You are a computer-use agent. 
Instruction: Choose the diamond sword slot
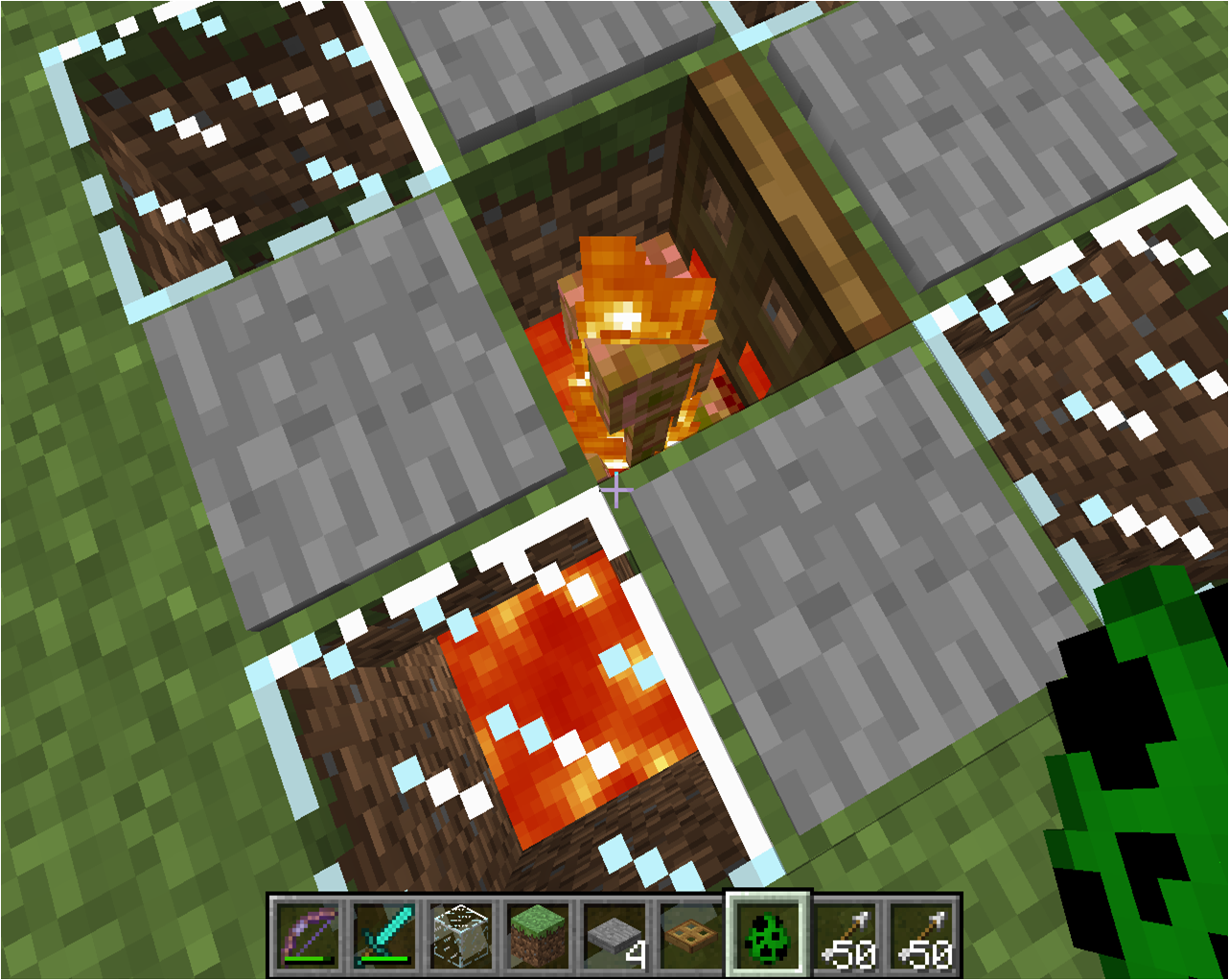[x=385, y=935]
